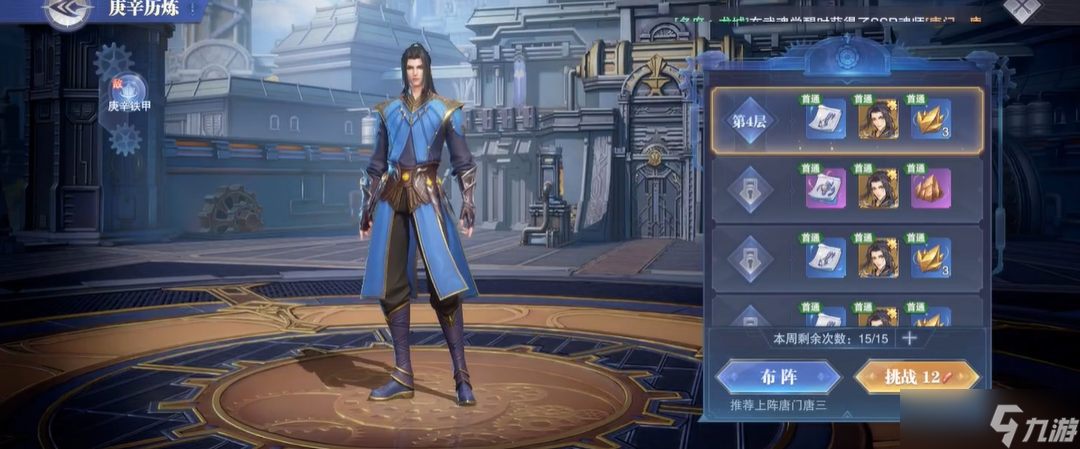
Task: Open the 布阵 formation setup
Action: [779, 376]
